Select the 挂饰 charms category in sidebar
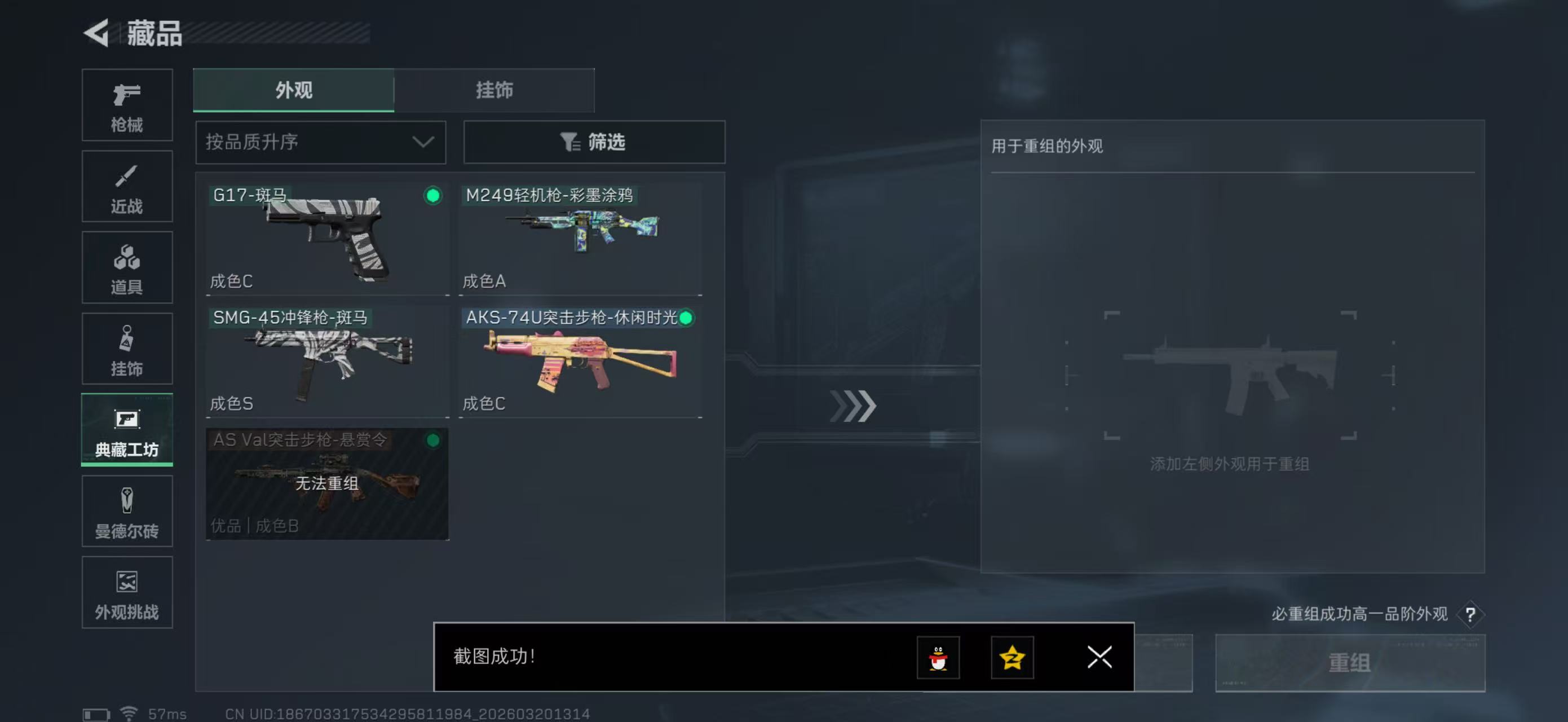 pyautogui.click(x=127, y=349)
